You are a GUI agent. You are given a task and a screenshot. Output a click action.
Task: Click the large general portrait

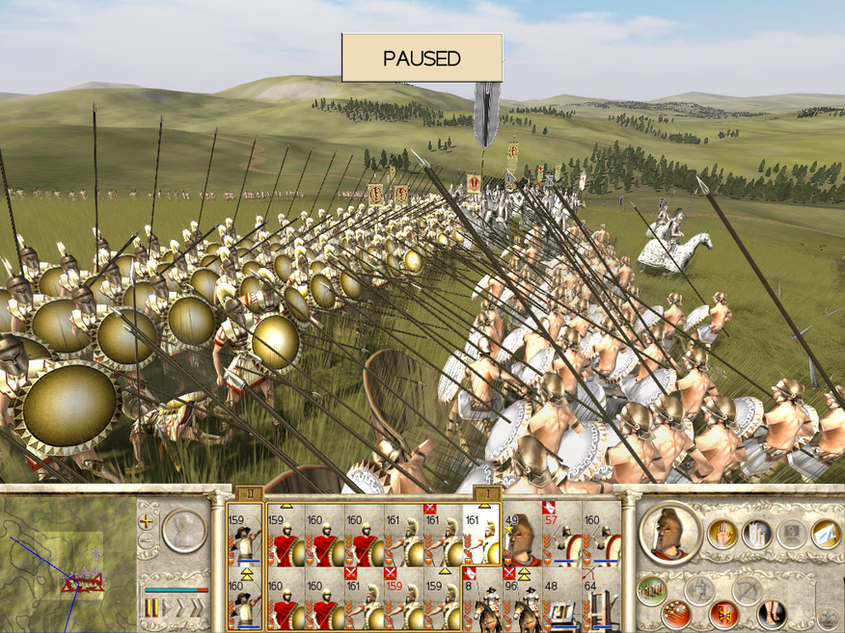click(x=669, y=533)
